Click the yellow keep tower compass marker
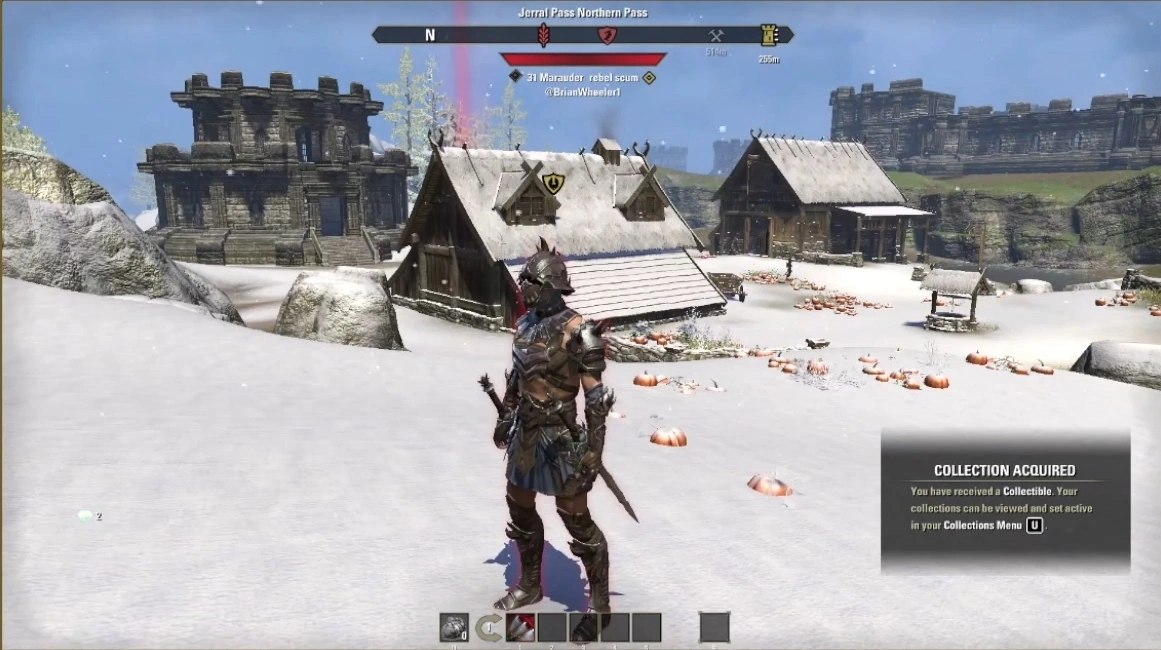Screen dimensions: 1161x650 (x=768, y=35)
